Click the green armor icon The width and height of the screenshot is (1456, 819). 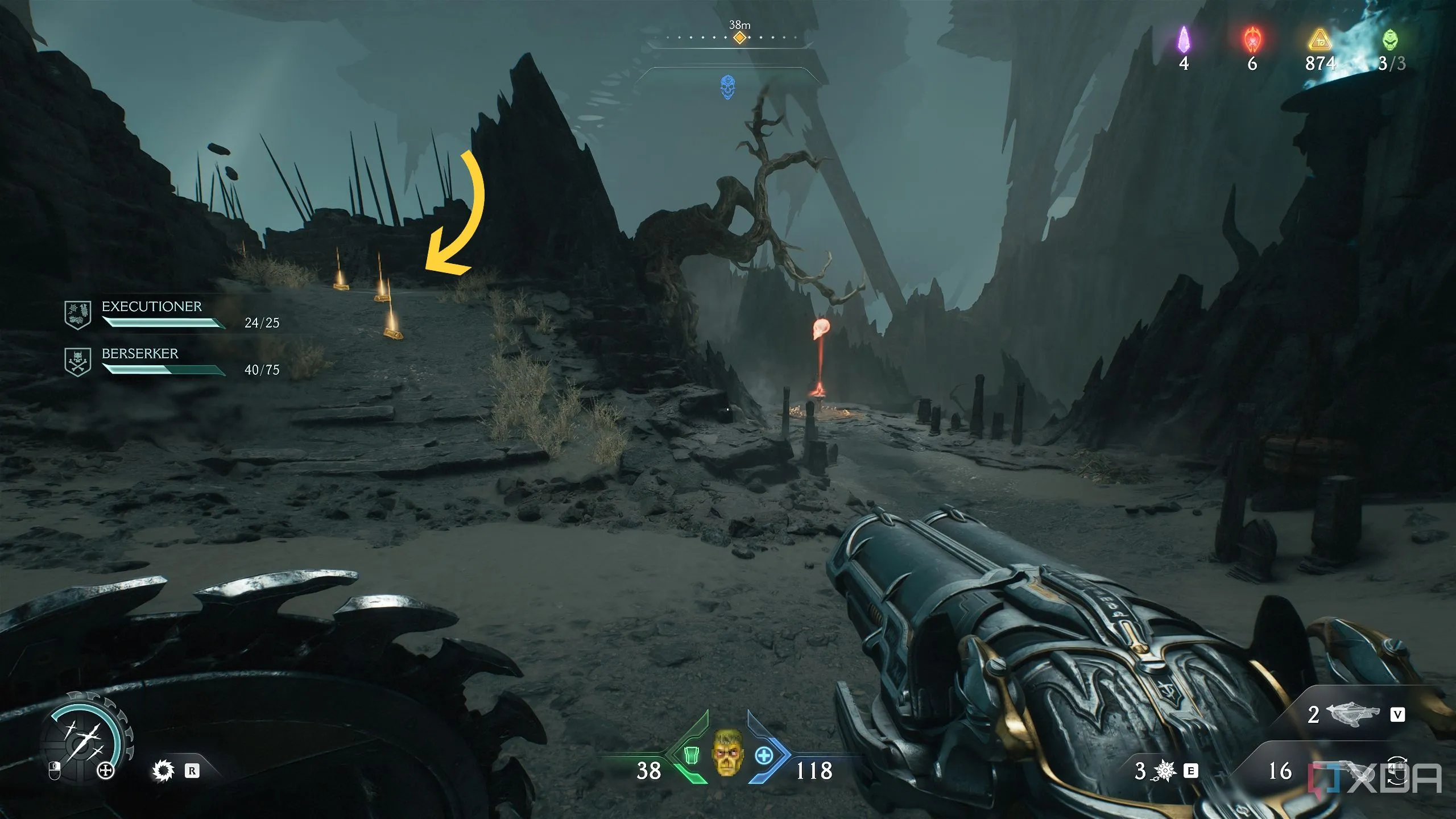690,756
